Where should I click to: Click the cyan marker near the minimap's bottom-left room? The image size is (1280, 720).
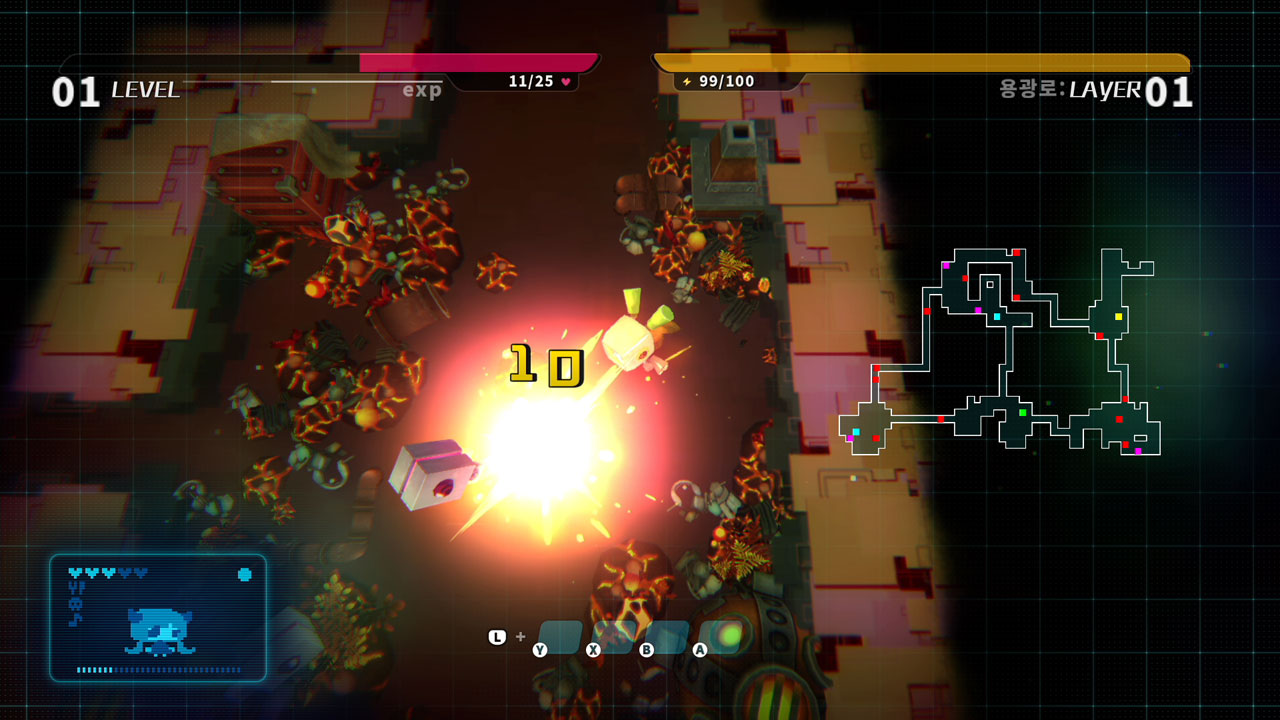click(857, 431)
